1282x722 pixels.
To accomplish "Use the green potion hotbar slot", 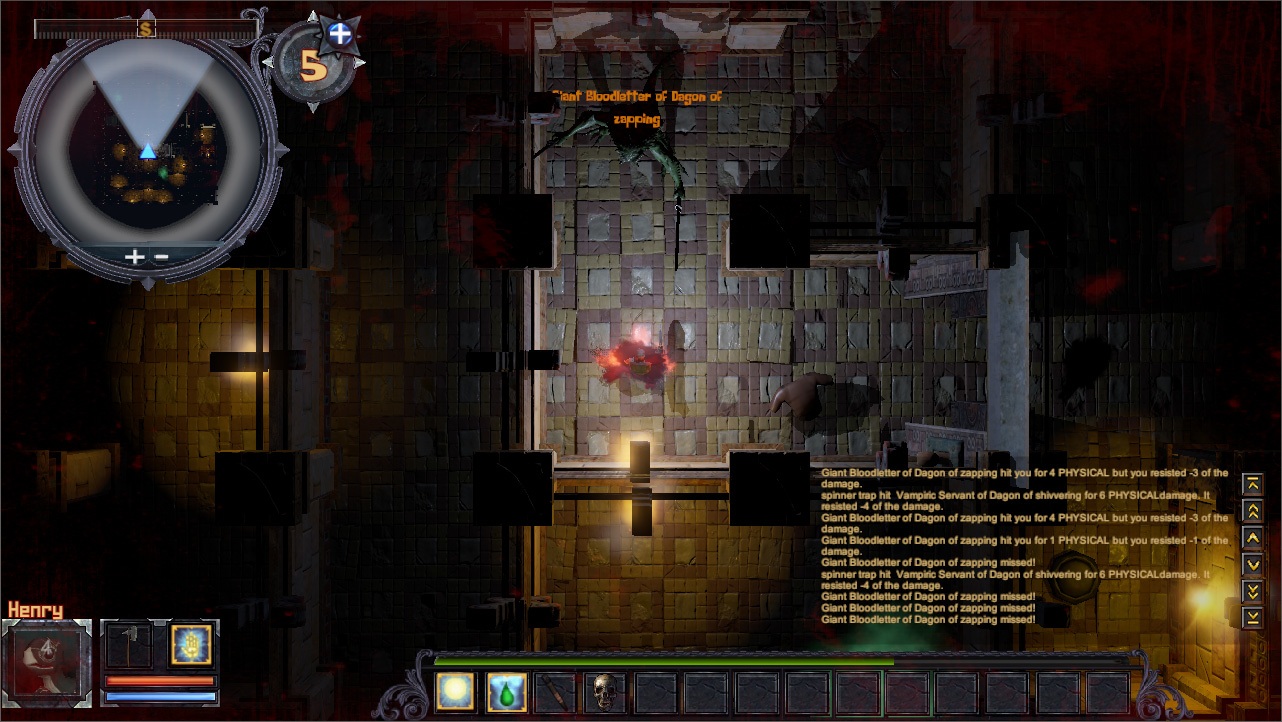I will point(506,692).
